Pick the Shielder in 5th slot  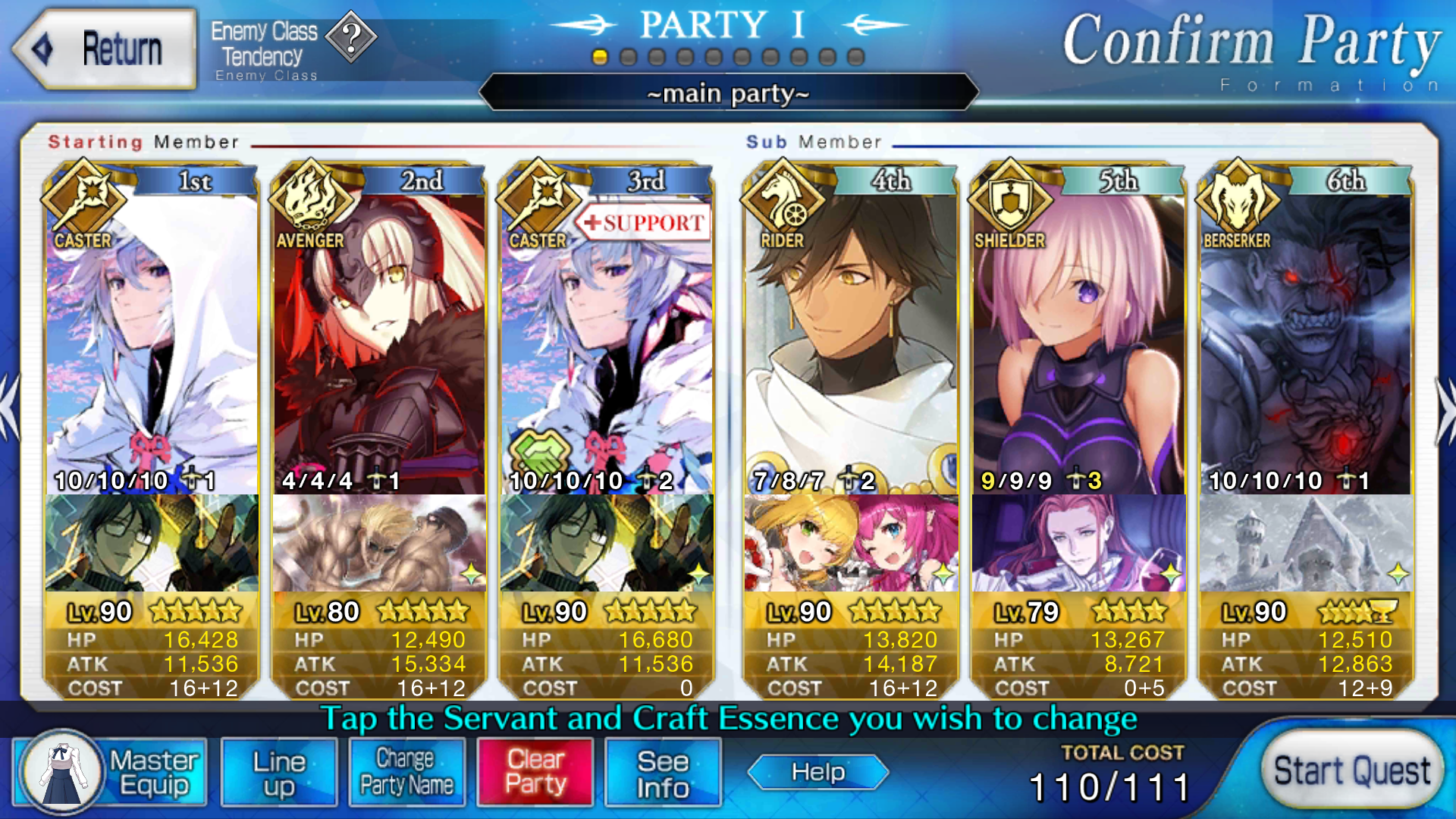1078,341
